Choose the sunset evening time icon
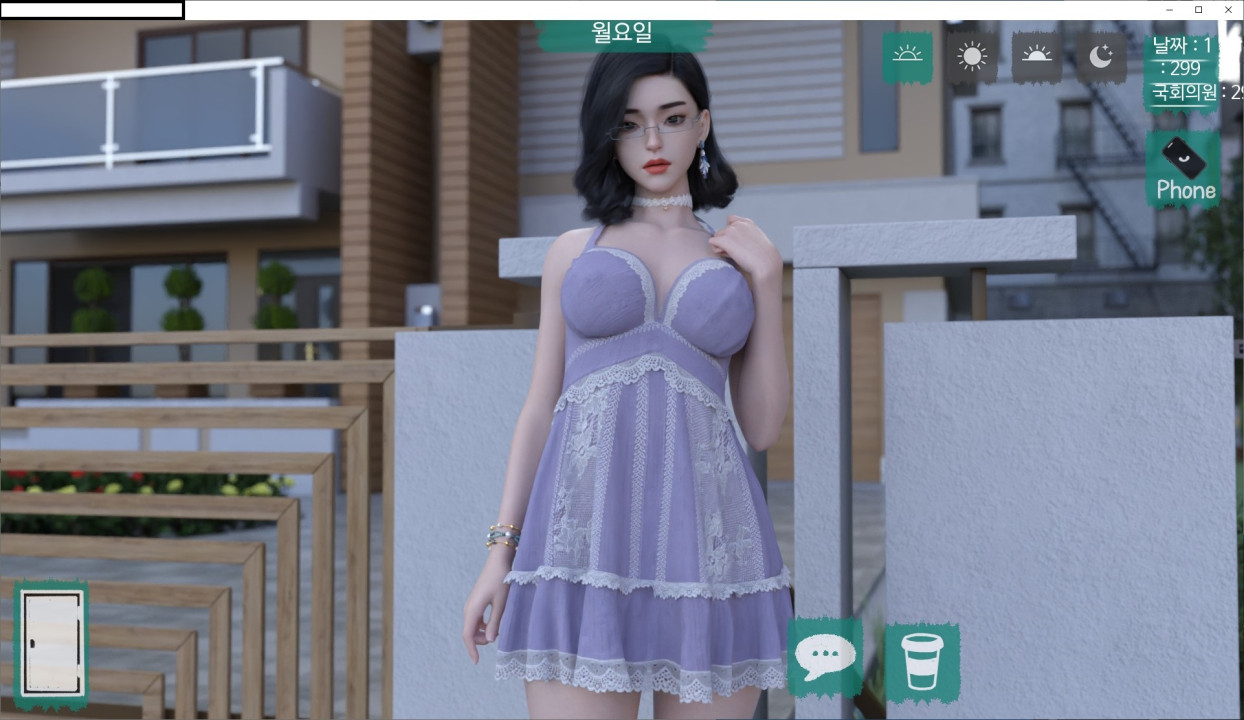The width and height of the screenshot is (1244, 720). coord(1036,57)
